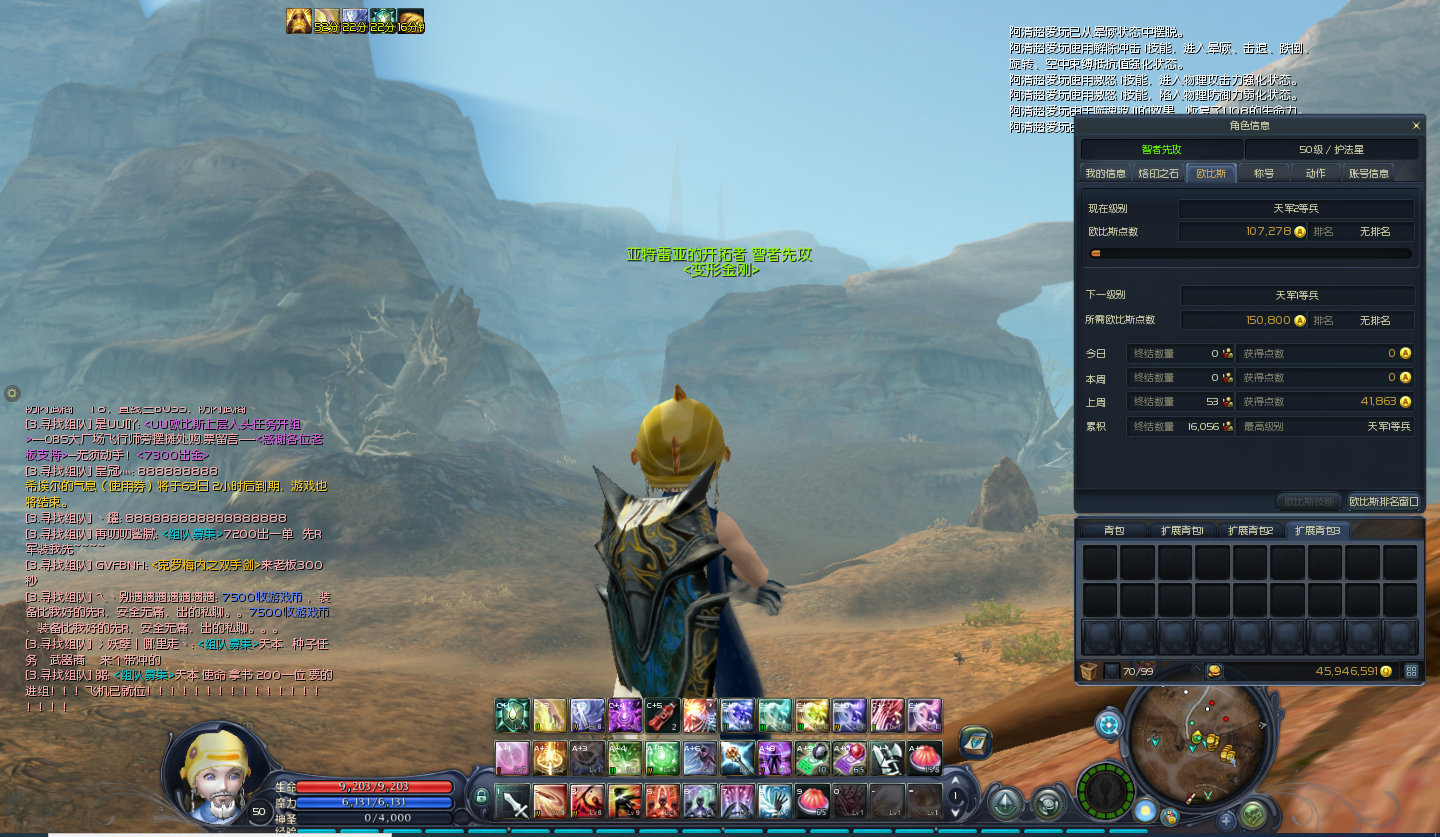Switch to the 动作 actions tab
Viewport: 1440px width, 837px height.
tap(1315, 173)
